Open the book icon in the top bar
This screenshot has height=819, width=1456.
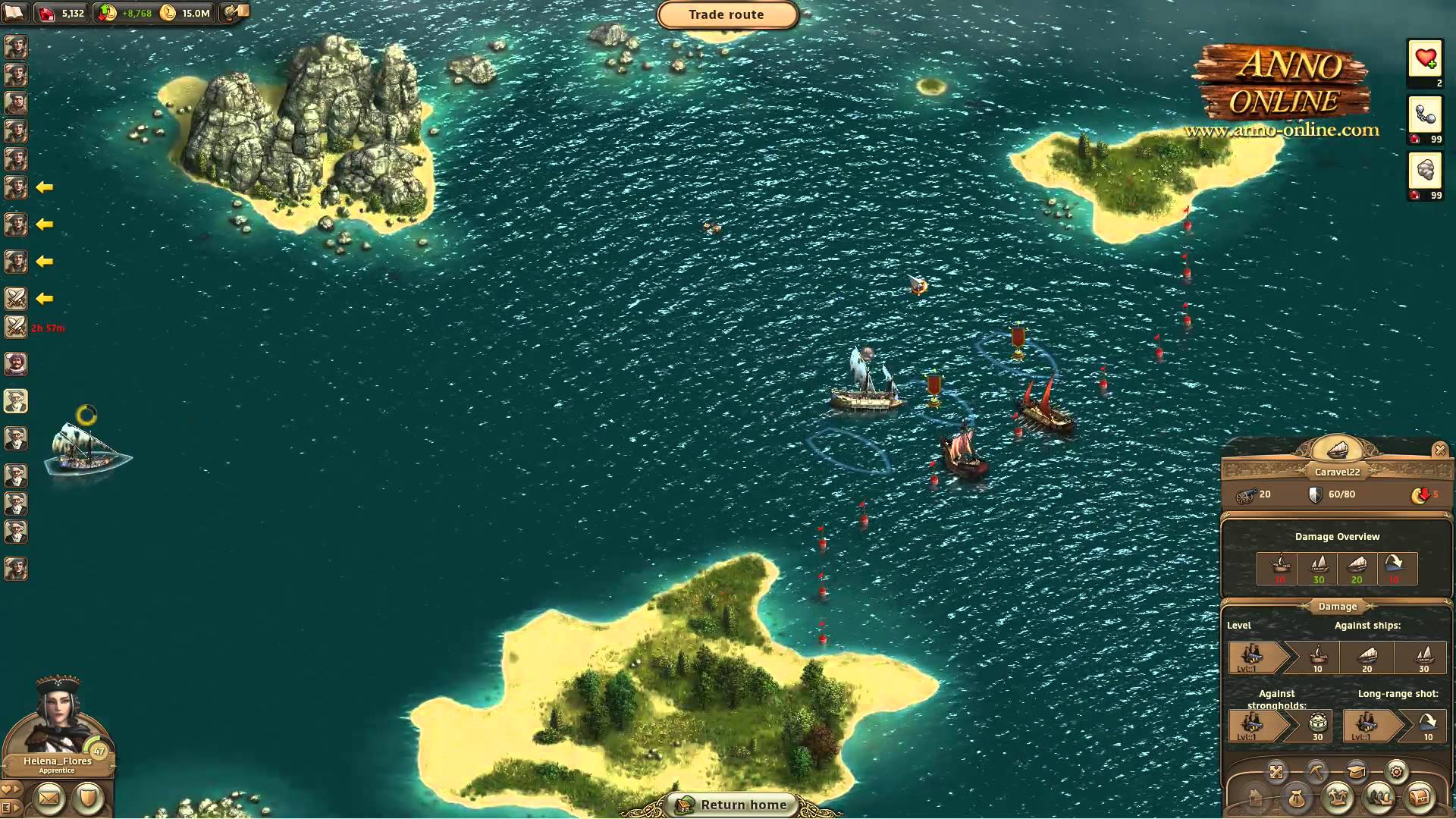[x=14, y=12]
